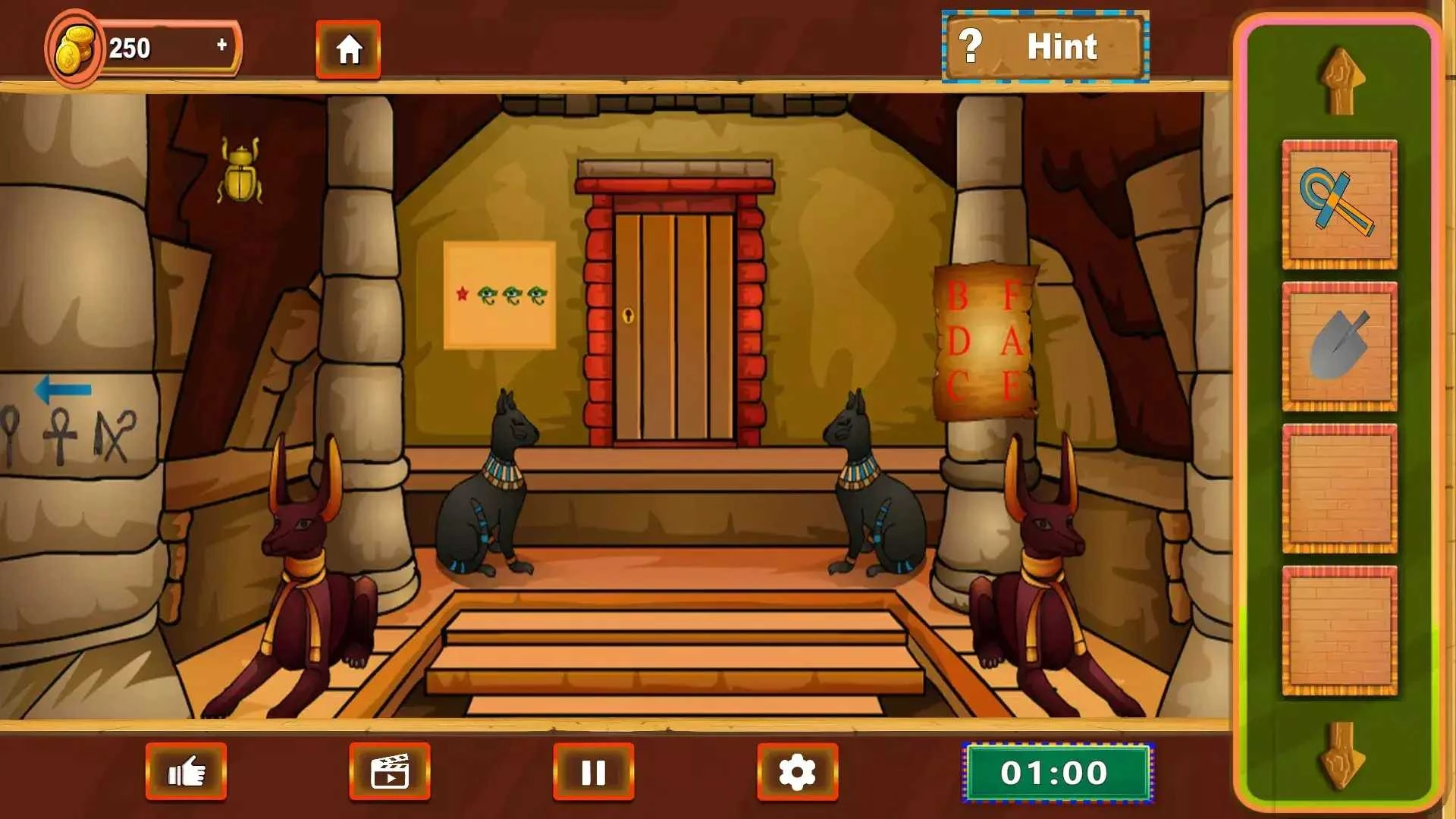The width and height of the screenshot is (1456, 819).
Task: Pause the game
Action: pos(593,772)
